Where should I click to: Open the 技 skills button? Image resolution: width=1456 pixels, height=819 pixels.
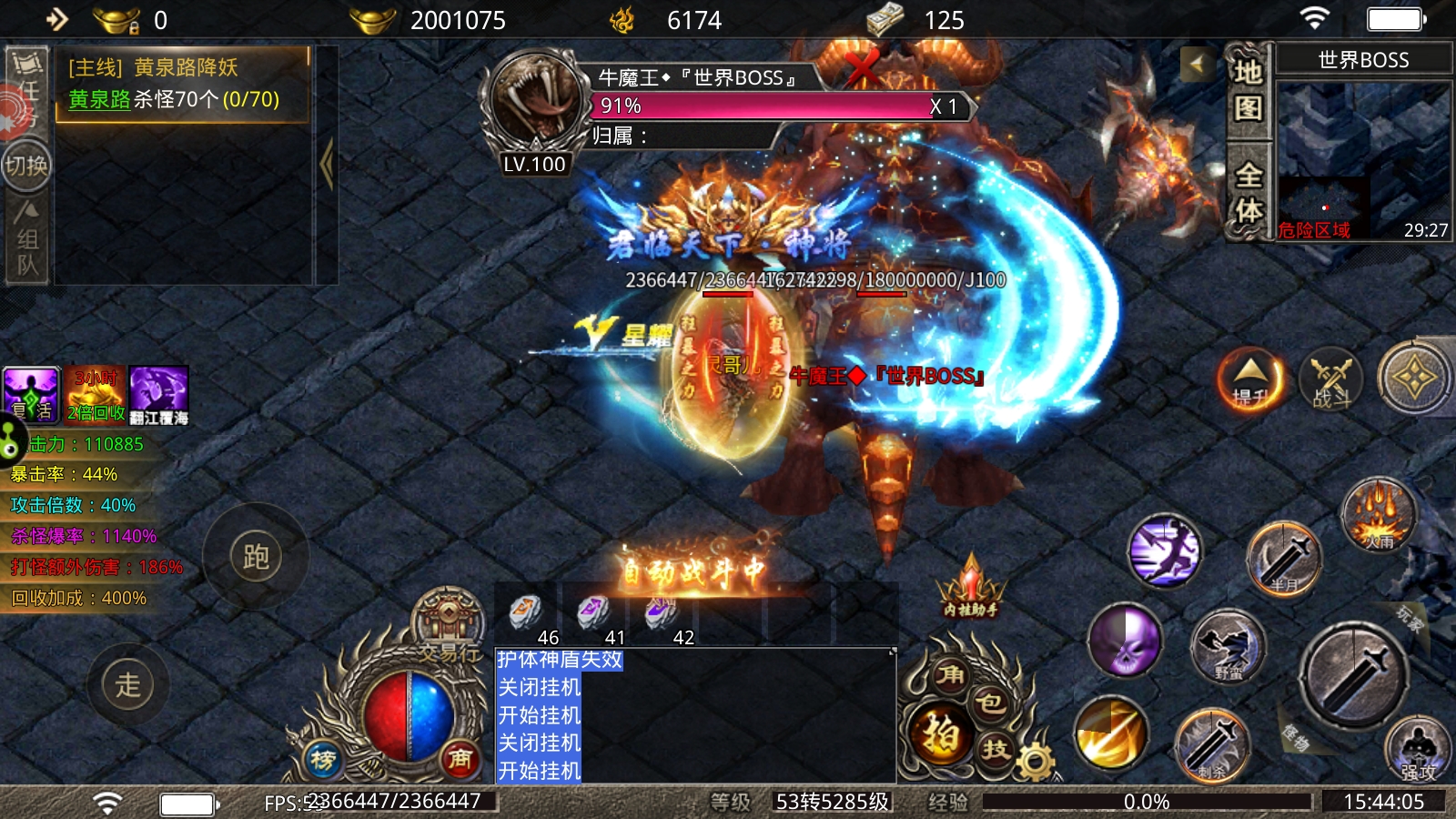996,749
